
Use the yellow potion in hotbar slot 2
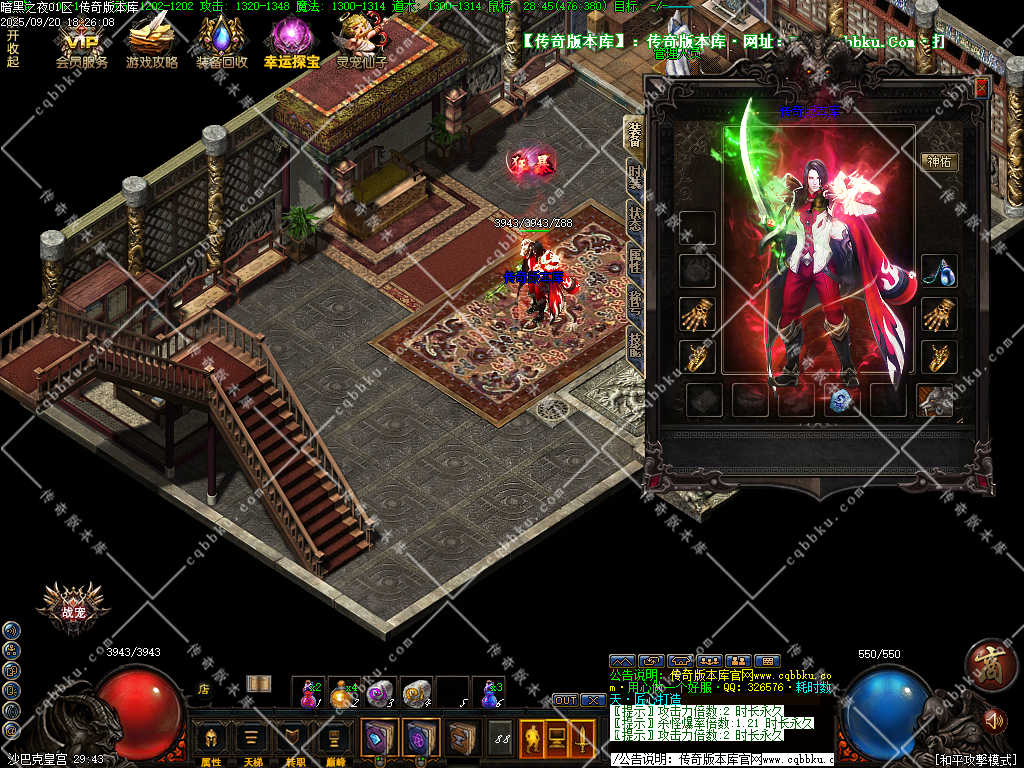click(x=347, y=691)
